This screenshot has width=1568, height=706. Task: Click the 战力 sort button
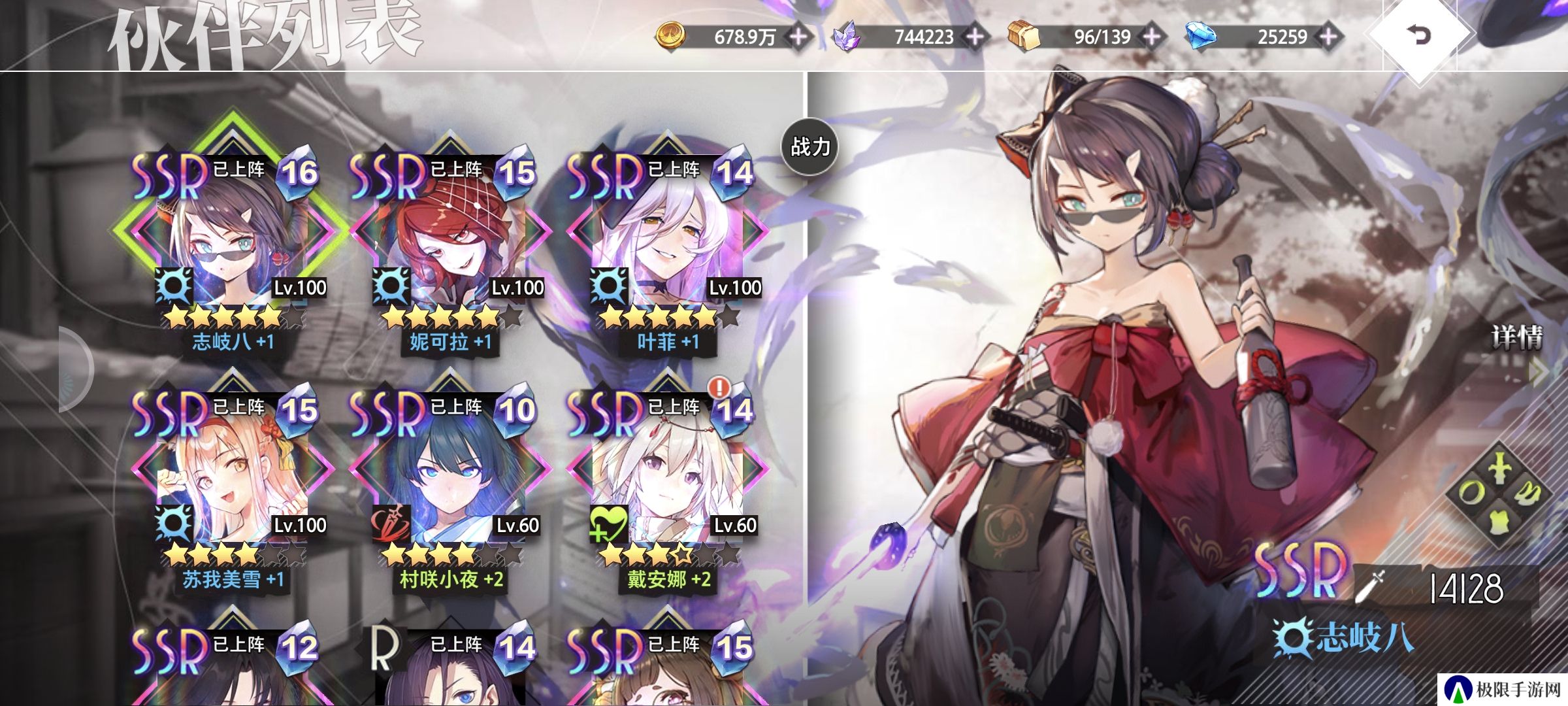pos(809,146)
